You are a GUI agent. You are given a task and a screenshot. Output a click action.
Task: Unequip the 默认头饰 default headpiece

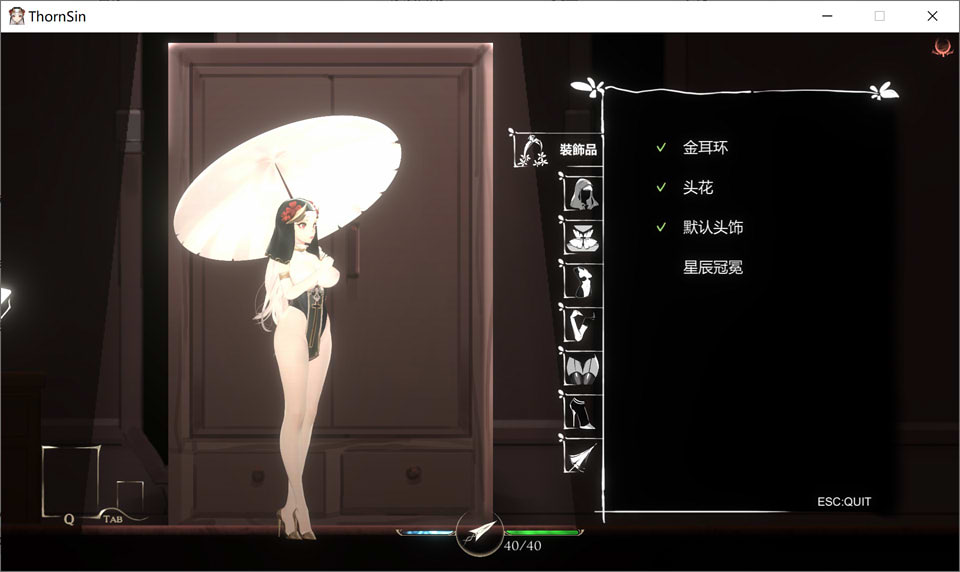(x=712, y=228)
